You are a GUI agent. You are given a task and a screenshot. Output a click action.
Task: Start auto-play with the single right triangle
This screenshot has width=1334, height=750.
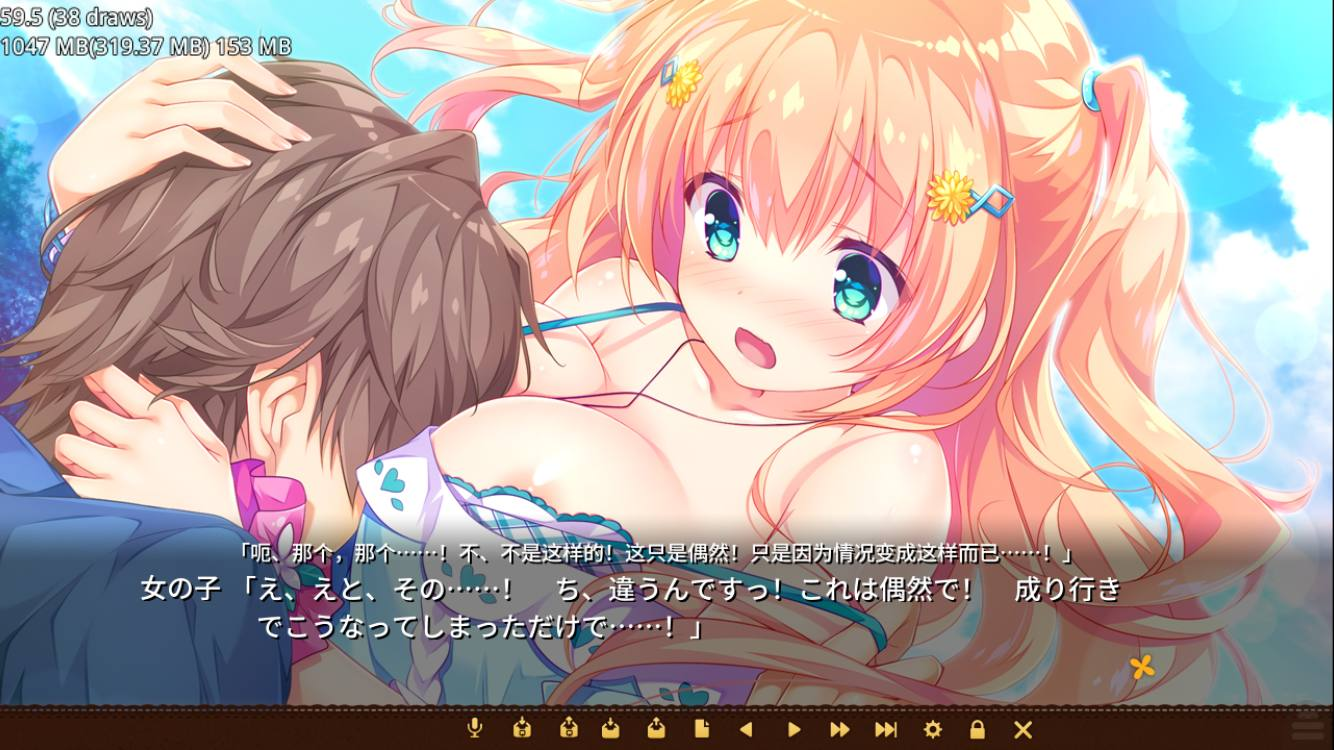tap(794, 729)
